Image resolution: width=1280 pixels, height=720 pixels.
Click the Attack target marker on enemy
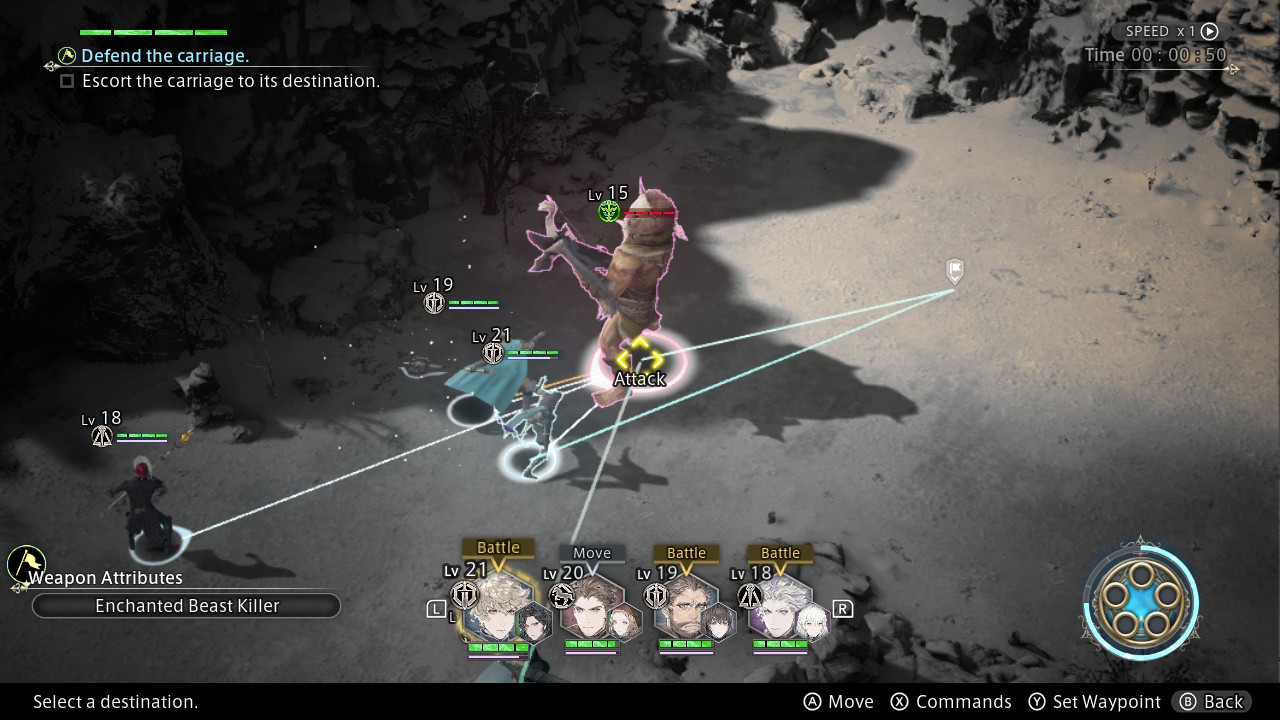tap(639, 362)
